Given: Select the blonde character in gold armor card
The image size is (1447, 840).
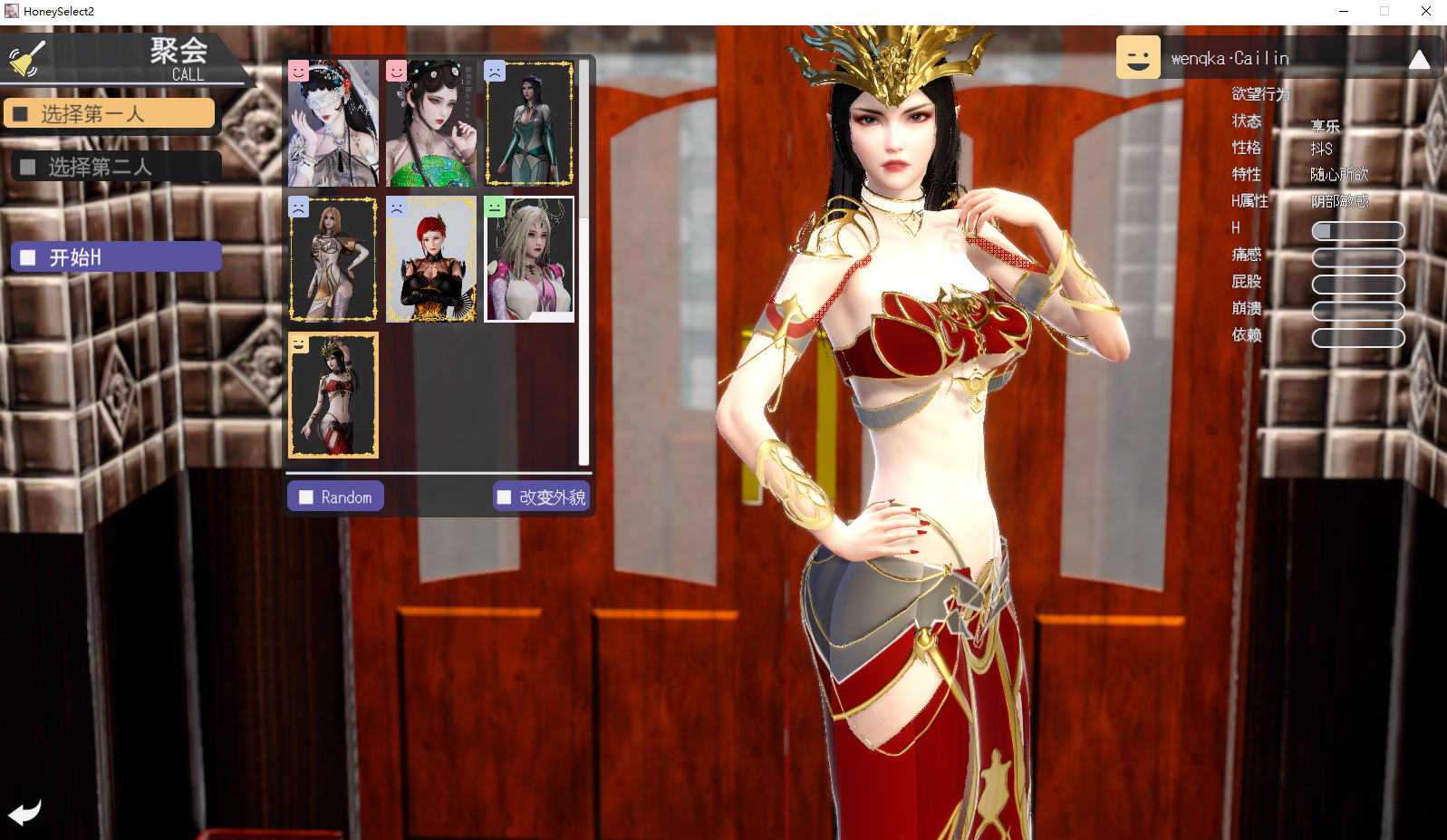Looking at the screenshot, I should (x=333, y=259).
